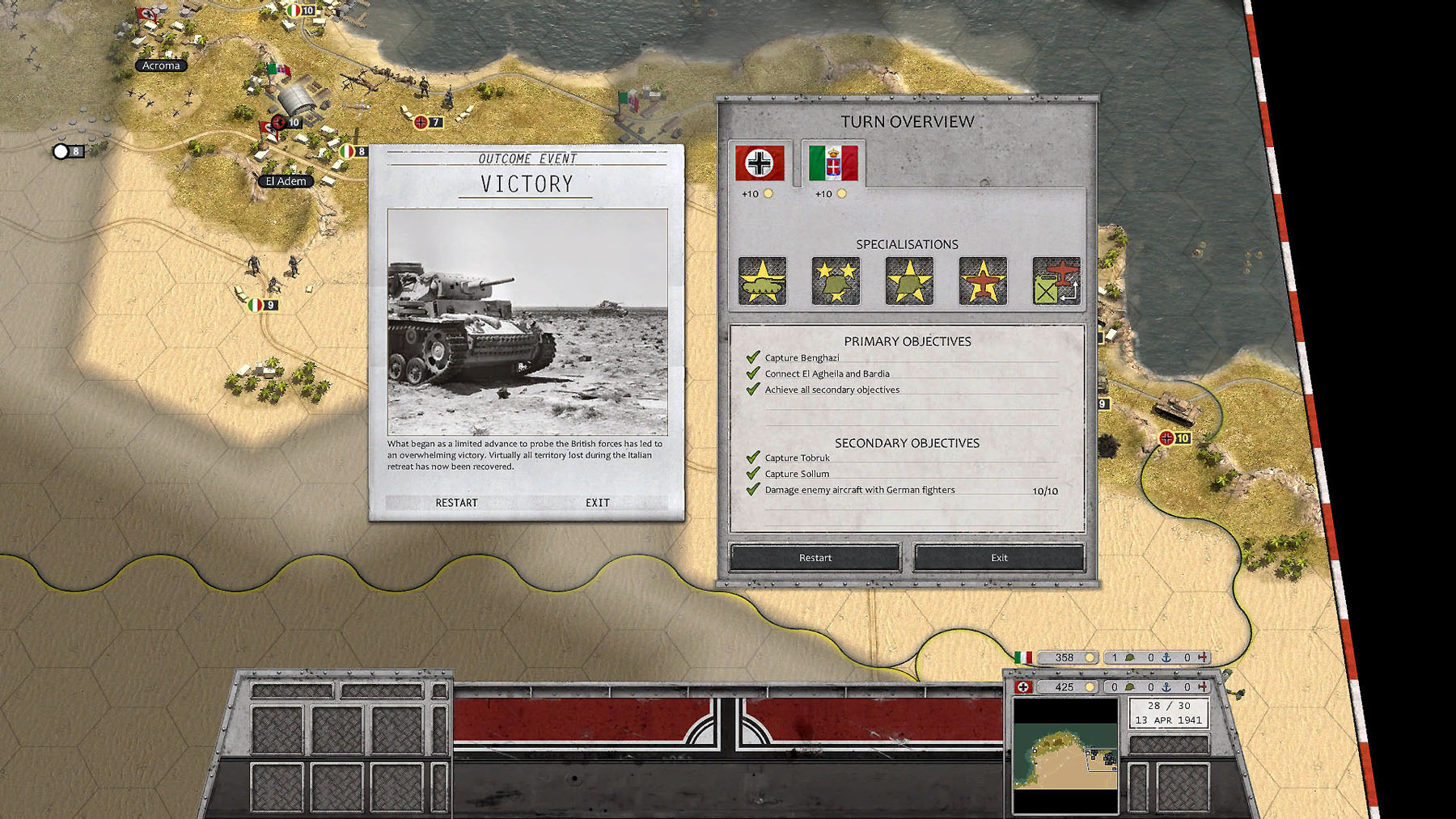Screen dimensions: 1456x819
Task: Click EXIT on the Victory outcome event
Action: coord(597,503)
